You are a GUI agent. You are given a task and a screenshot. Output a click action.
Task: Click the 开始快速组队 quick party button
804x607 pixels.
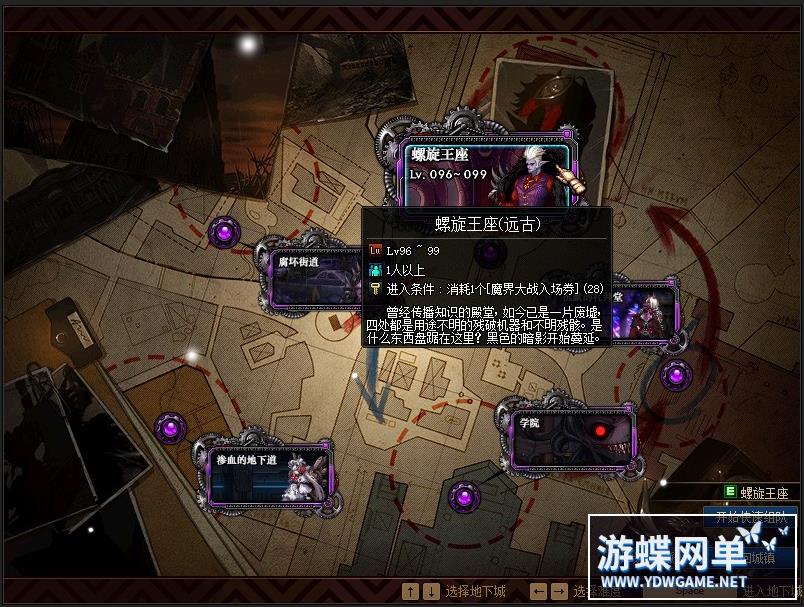coord(750,517)
